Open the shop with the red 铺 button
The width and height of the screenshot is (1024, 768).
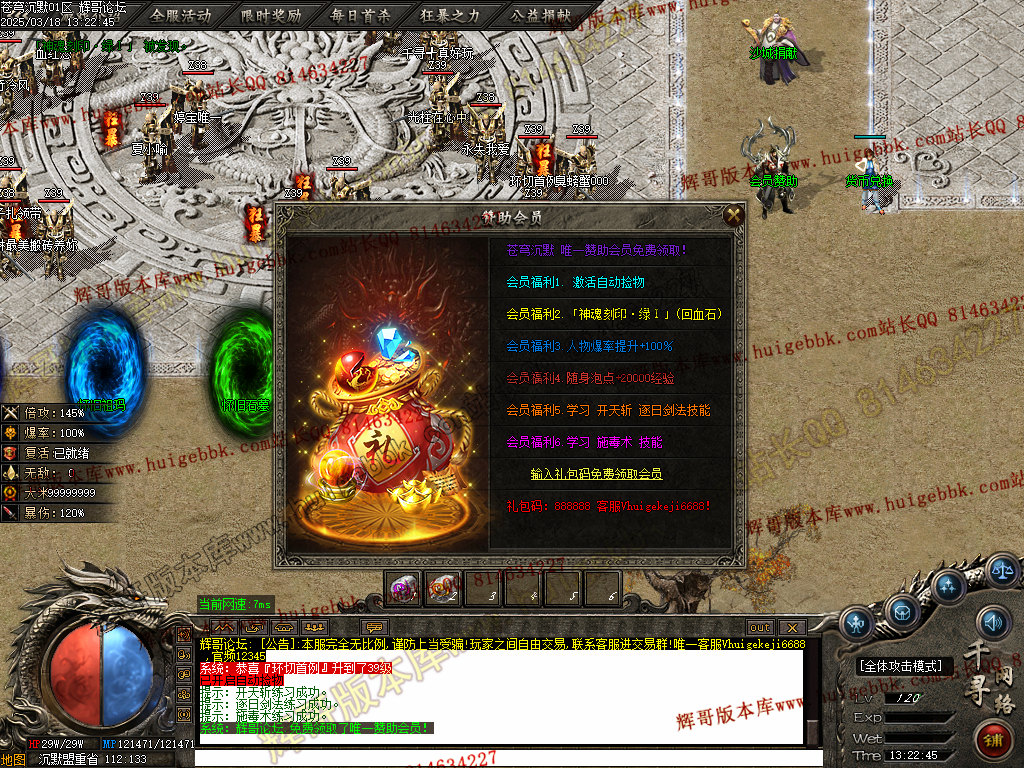tap(994, 741)
